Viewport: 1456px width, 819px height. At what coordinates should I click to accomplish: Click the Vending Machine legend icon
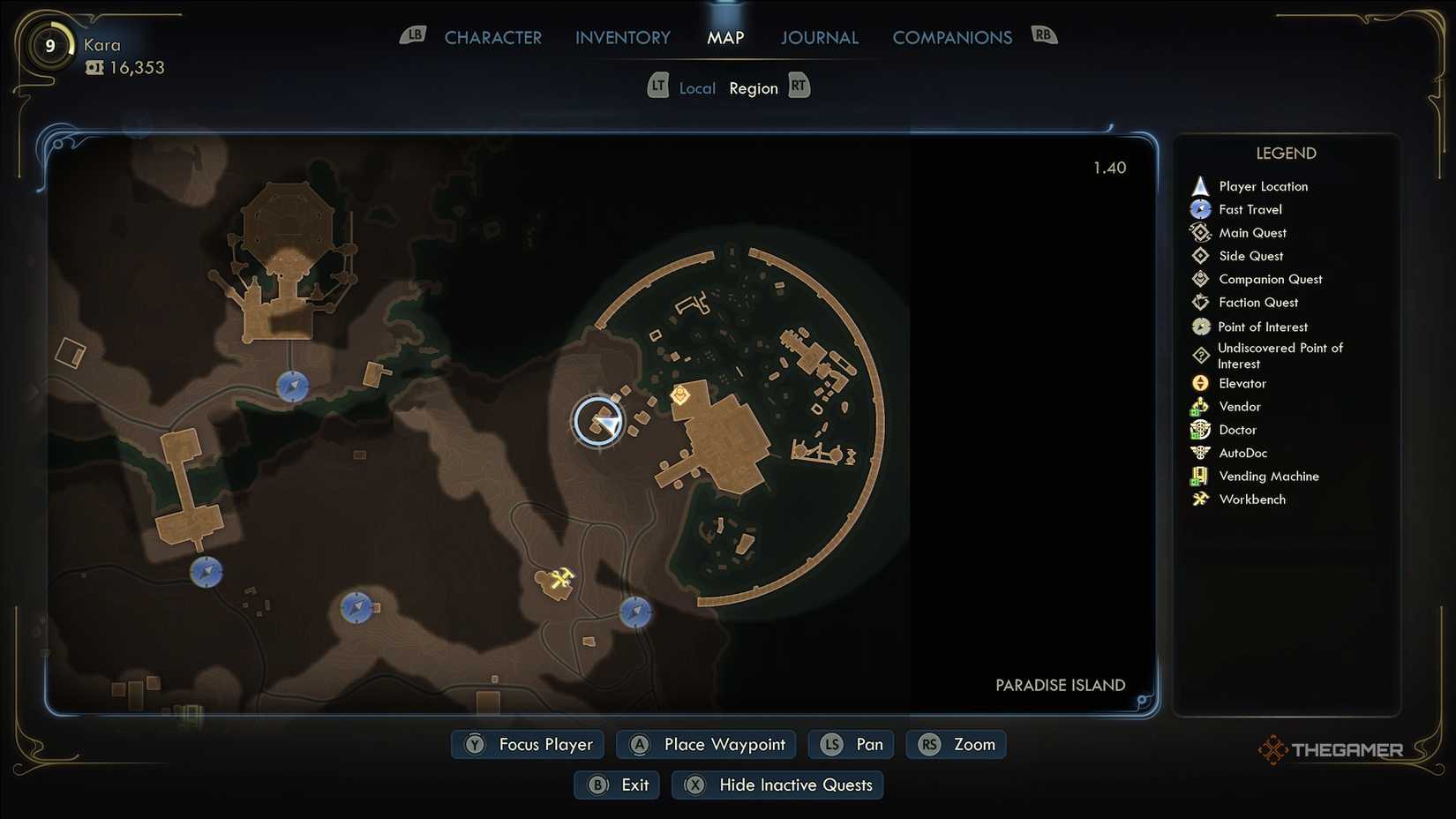click(1200, 476)
